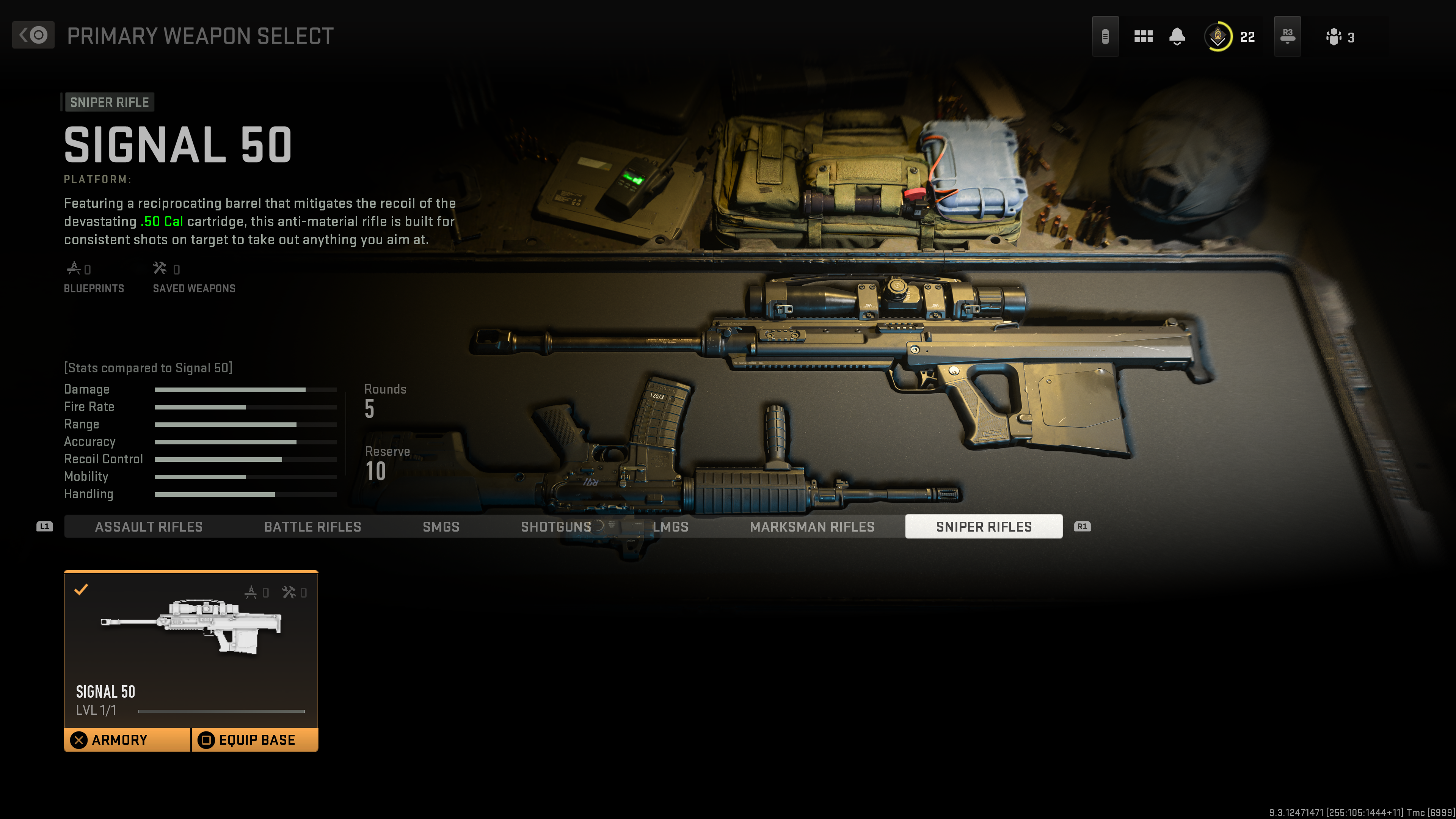Switch to the LMGs category
Image resolution: width=1456 pixels, height=819 pixels.
[670, 526]
